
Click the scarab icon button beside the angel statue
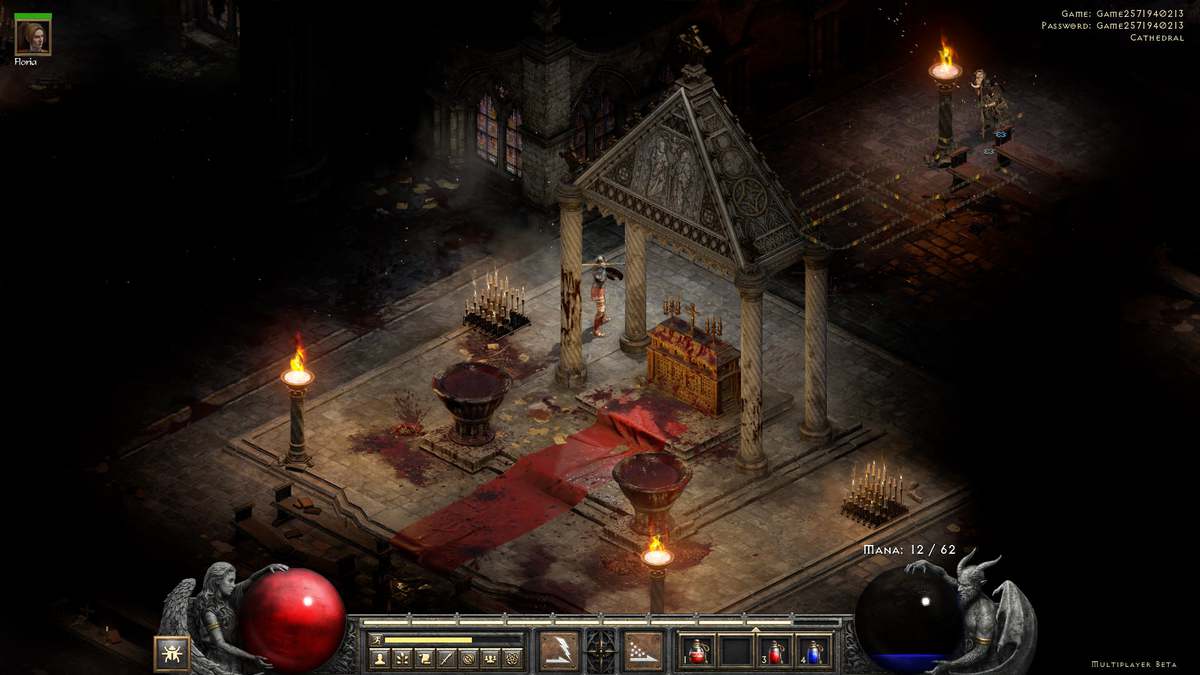pyautogui.click(x=172, y=652)
